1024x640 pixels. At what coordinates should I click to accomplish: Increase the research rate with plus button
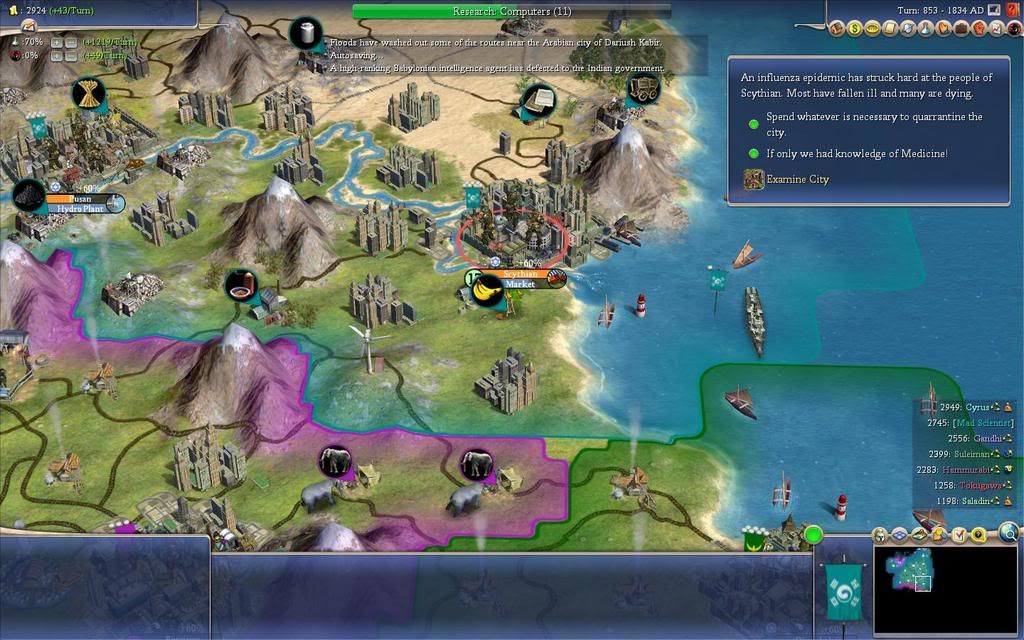click(x=57, y=42)
